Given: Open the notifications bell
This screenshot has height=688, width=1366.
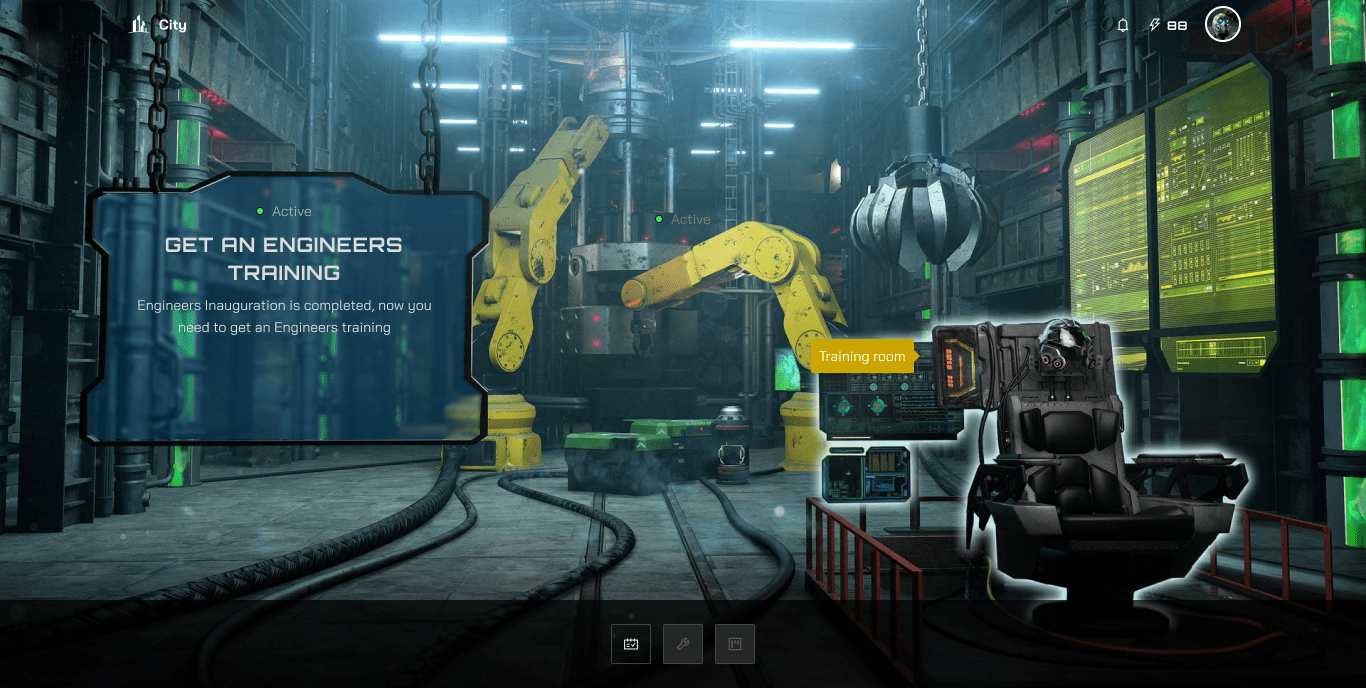Looking at the screenshot, I should click(1123, 25).
